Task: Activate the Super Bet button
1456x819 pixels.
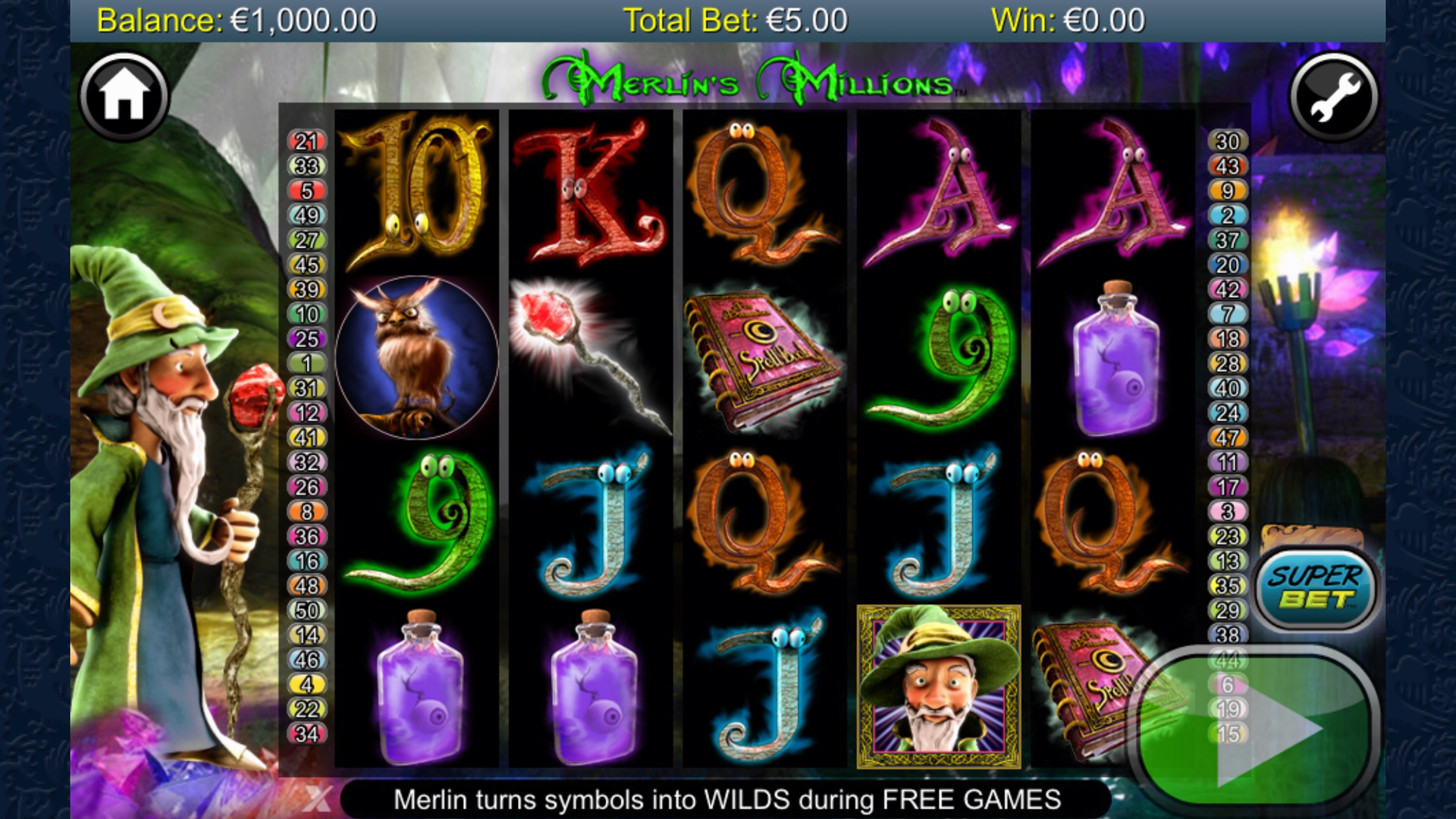Action: pyautogui.click(x=1316, y=588)
